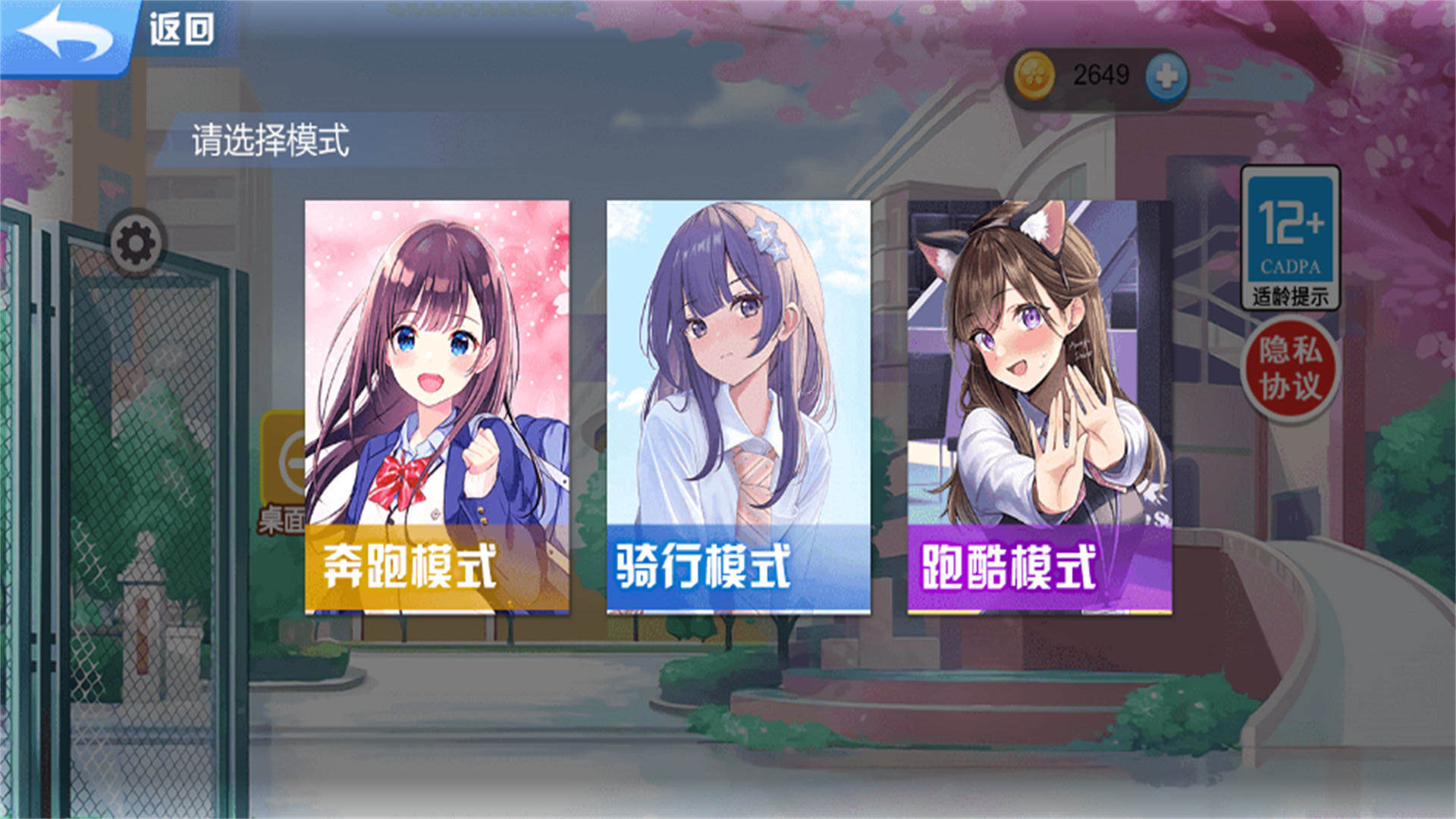This screenshot has width=1456, height=819.
Task: Click the 12+ CADPA age rating badge
Action: click(1289, 235)
